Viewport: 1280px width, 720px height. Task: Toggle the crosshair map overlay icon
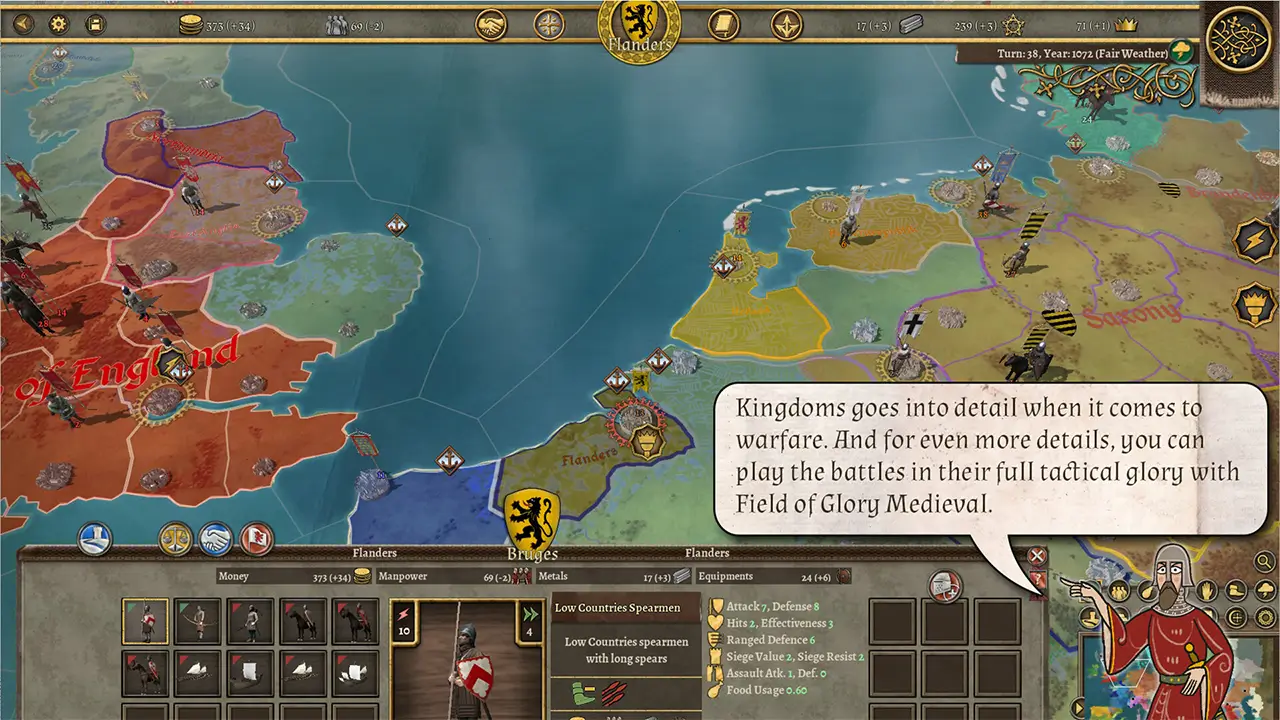click(1235, 618)
